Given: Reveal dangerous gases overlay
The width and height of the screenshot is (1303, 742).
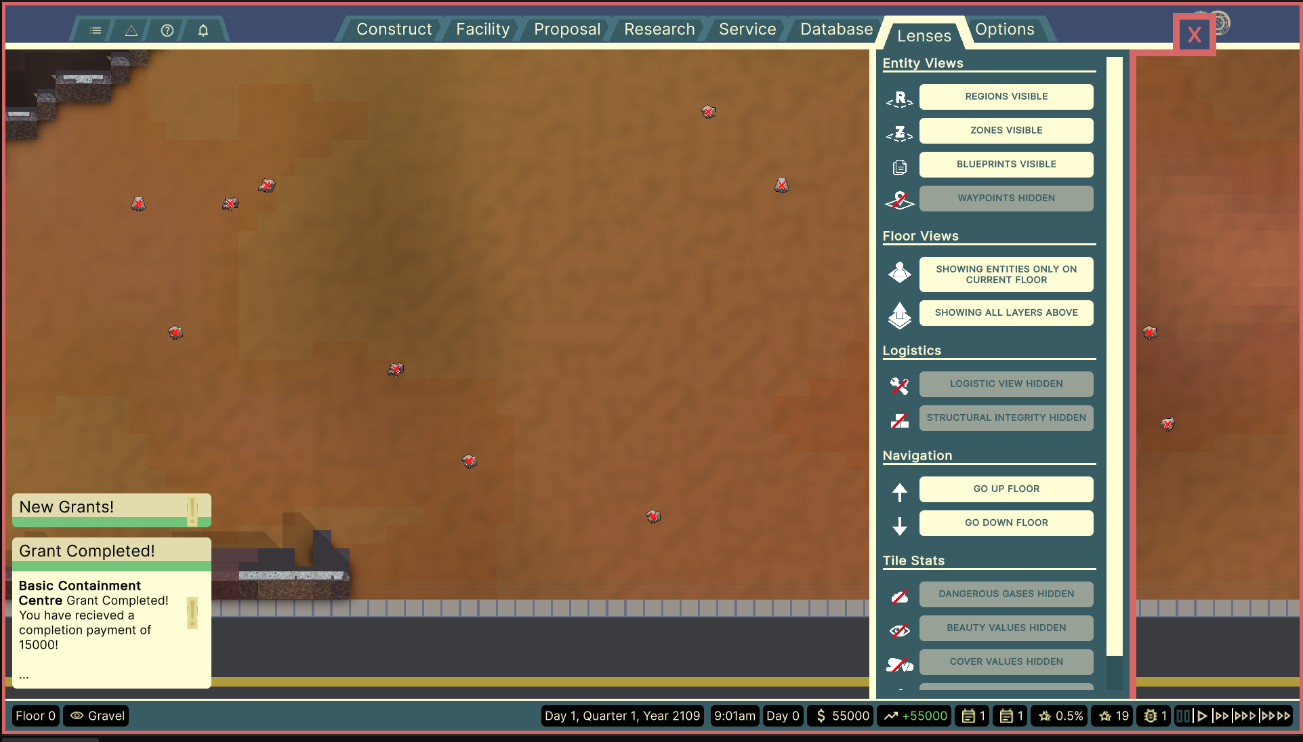Looking at the screenshot, I should [x=1006, y=594].
